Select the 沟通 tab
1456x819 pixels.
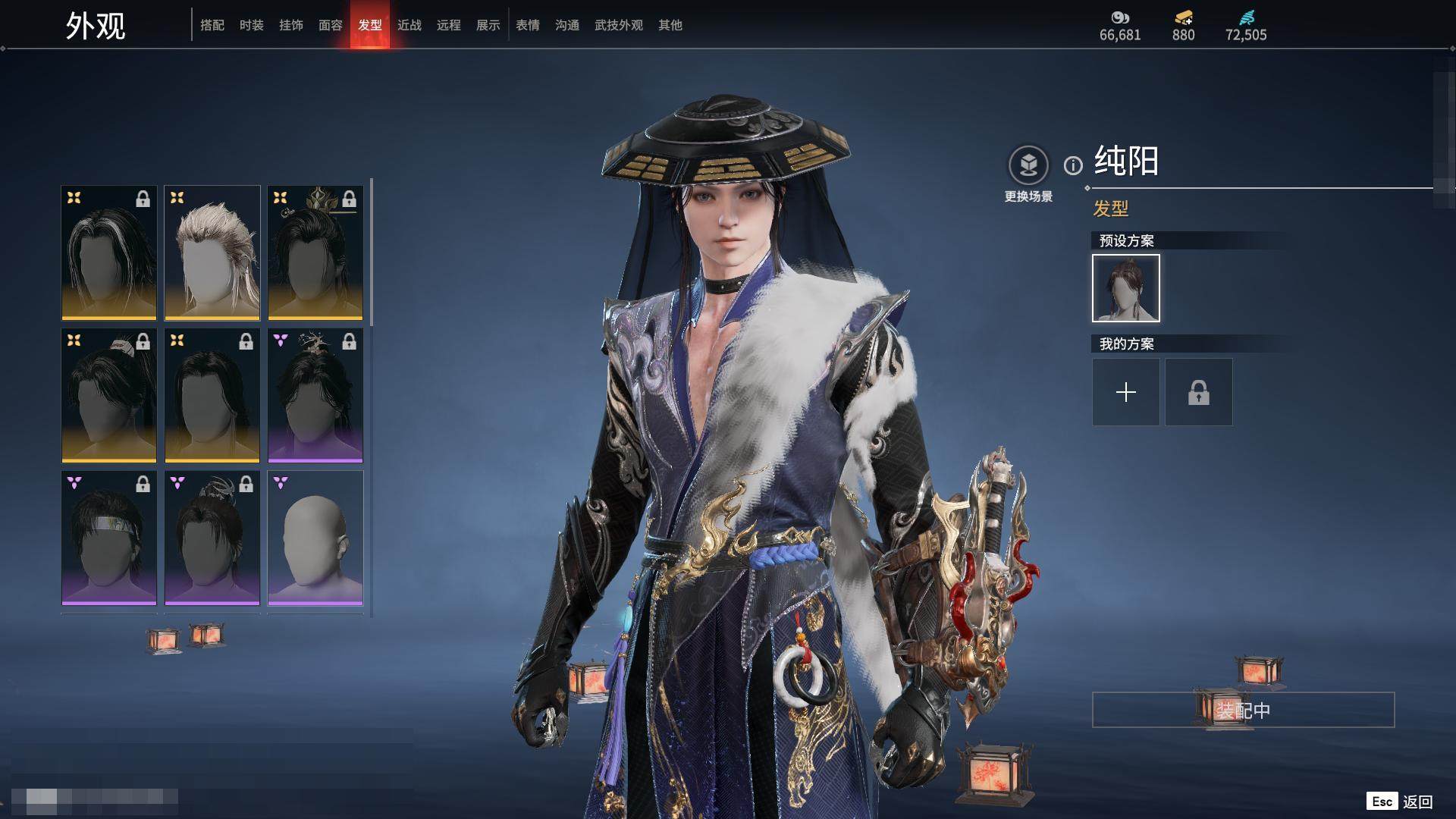pyautogui.click(x=567, y=25)
